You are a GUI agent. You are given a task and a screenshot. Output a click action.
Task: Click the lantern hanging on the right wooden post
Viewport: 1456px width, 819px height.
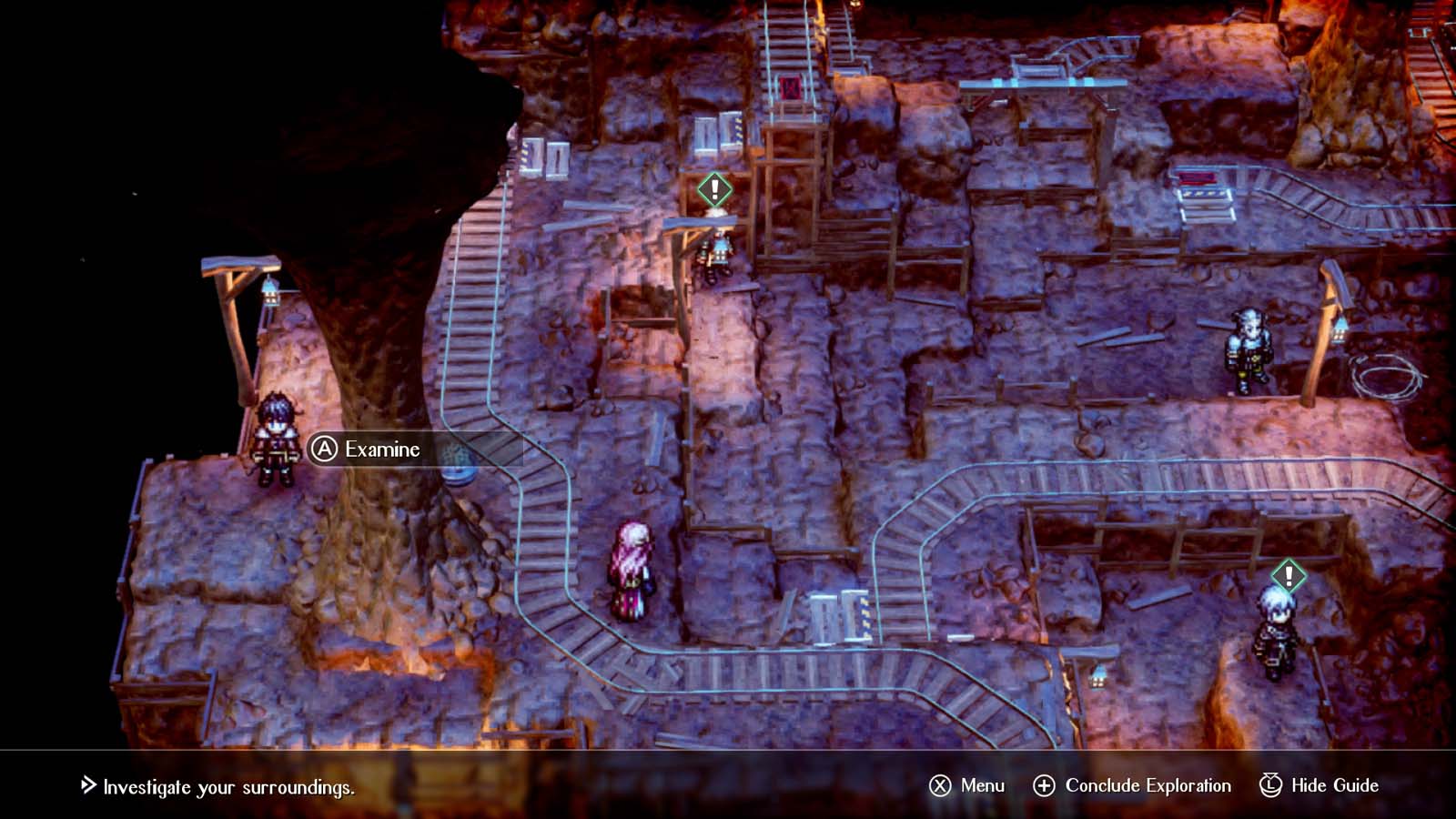point(1338,332)
